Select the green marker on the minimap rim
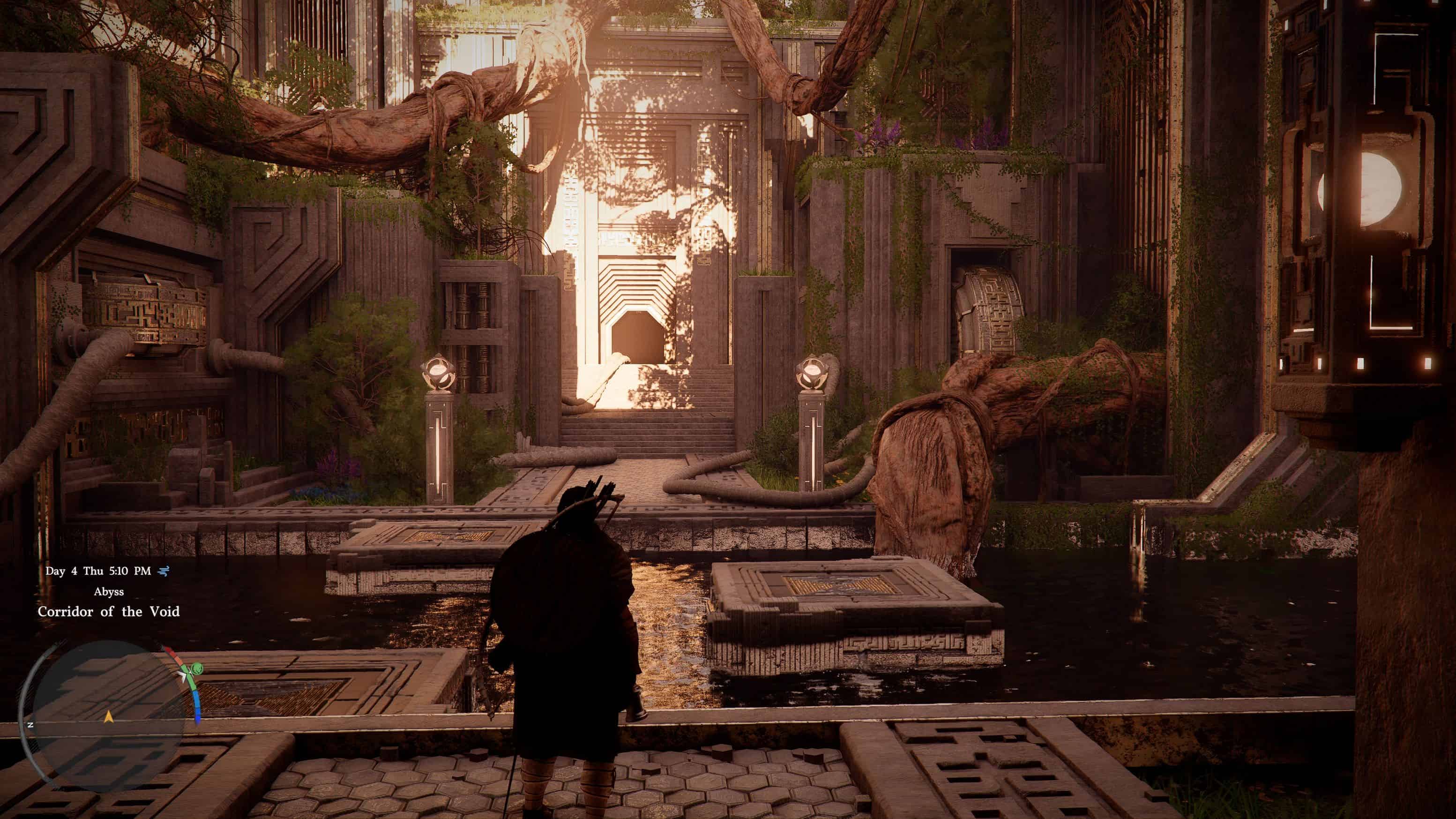1456x819 pixels. click(x=195, y=669)
